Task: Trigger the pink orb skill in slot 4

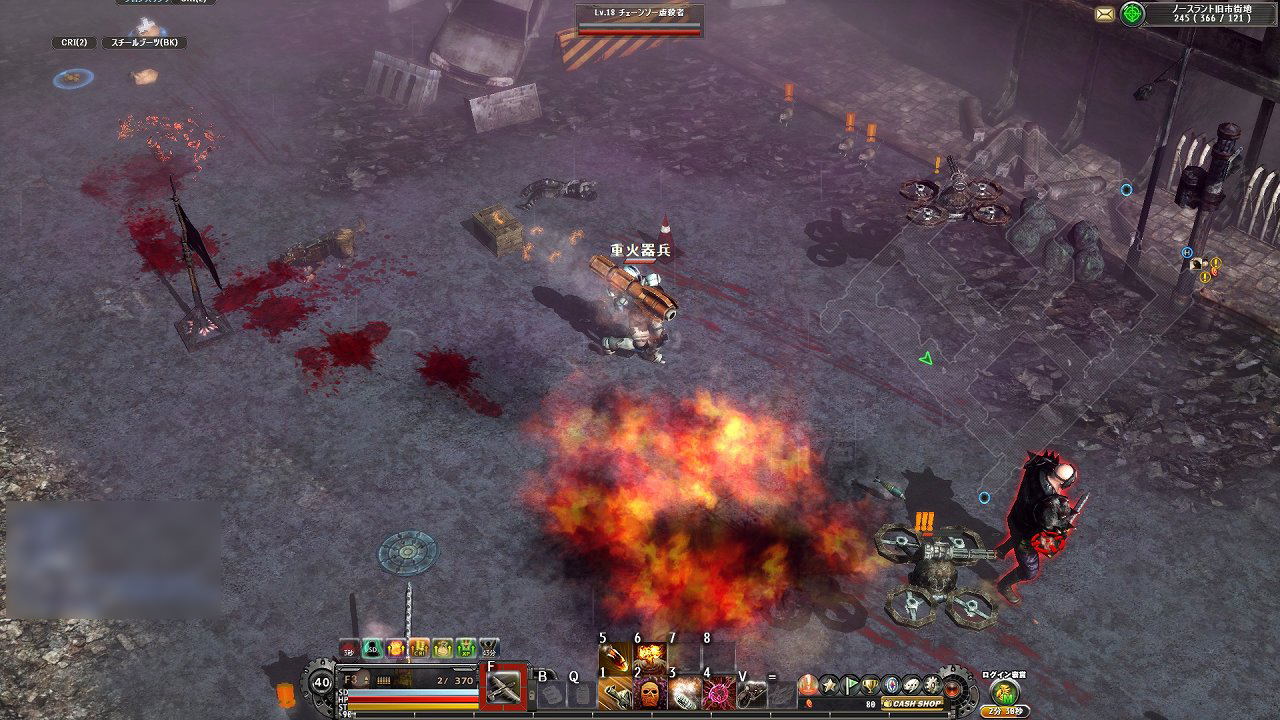Action: coord(718,694)
